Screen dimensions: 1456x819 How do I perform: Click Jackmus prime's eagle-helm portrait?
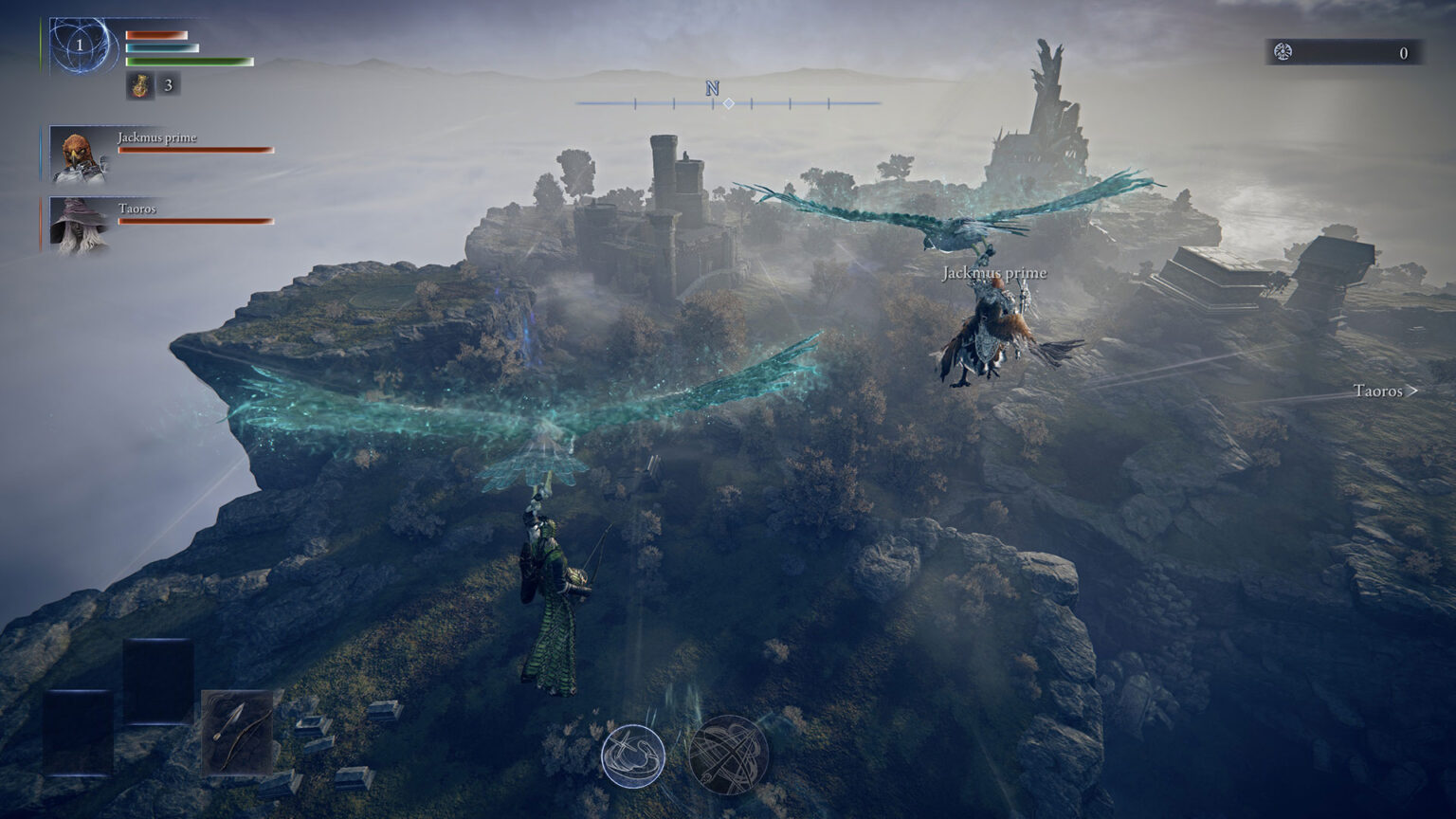click(x=78, y=152)
